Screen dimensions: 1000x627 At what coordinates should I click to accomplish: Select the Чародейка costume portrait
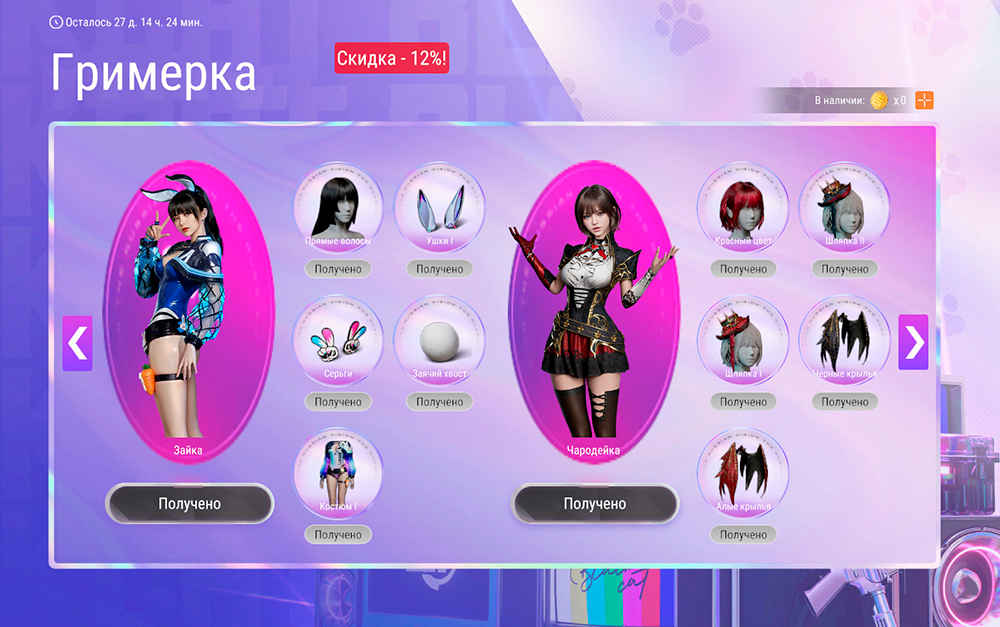tap(595, 310)
